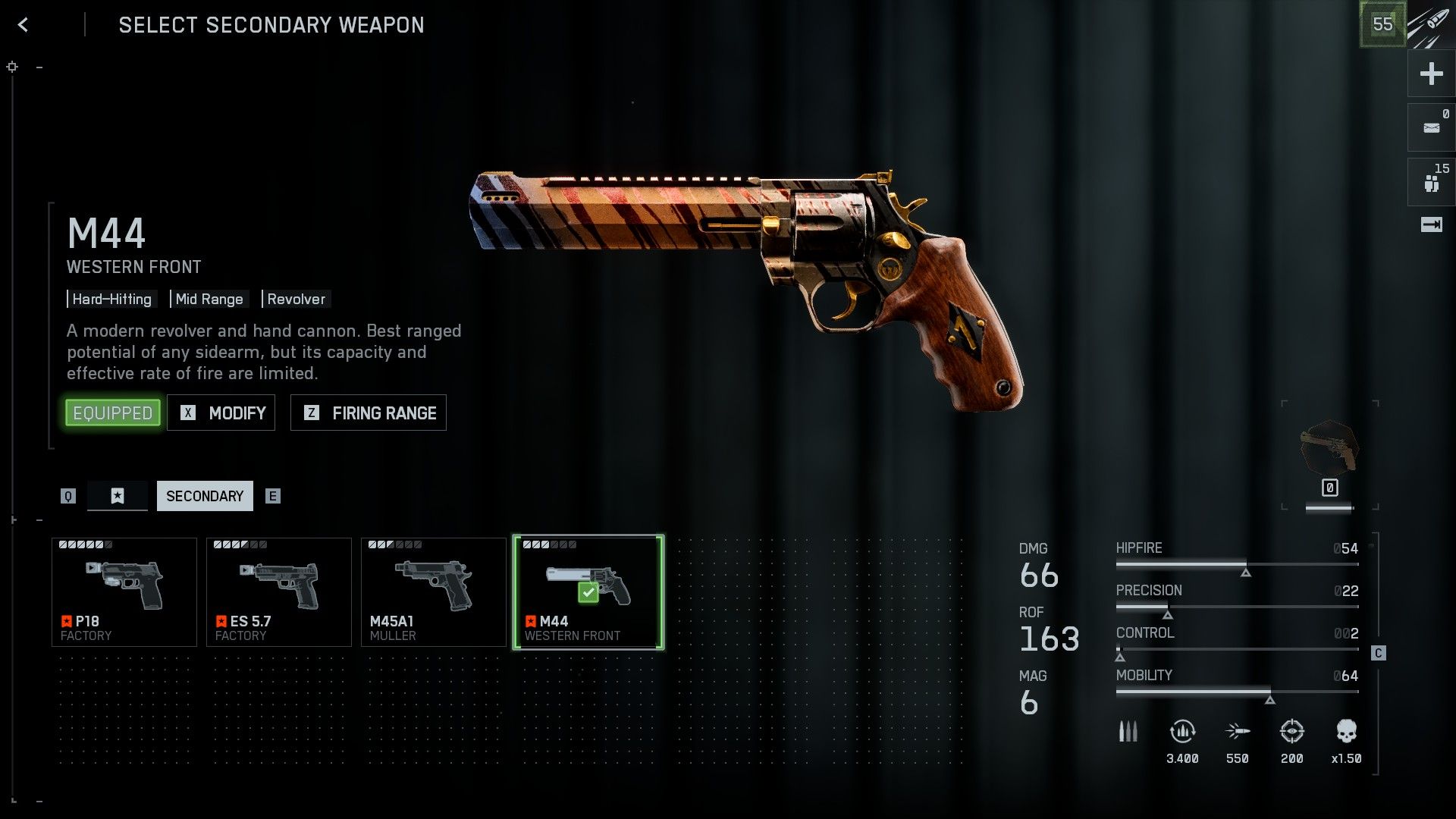Click the green Equipped button

[x=113, y=413]
